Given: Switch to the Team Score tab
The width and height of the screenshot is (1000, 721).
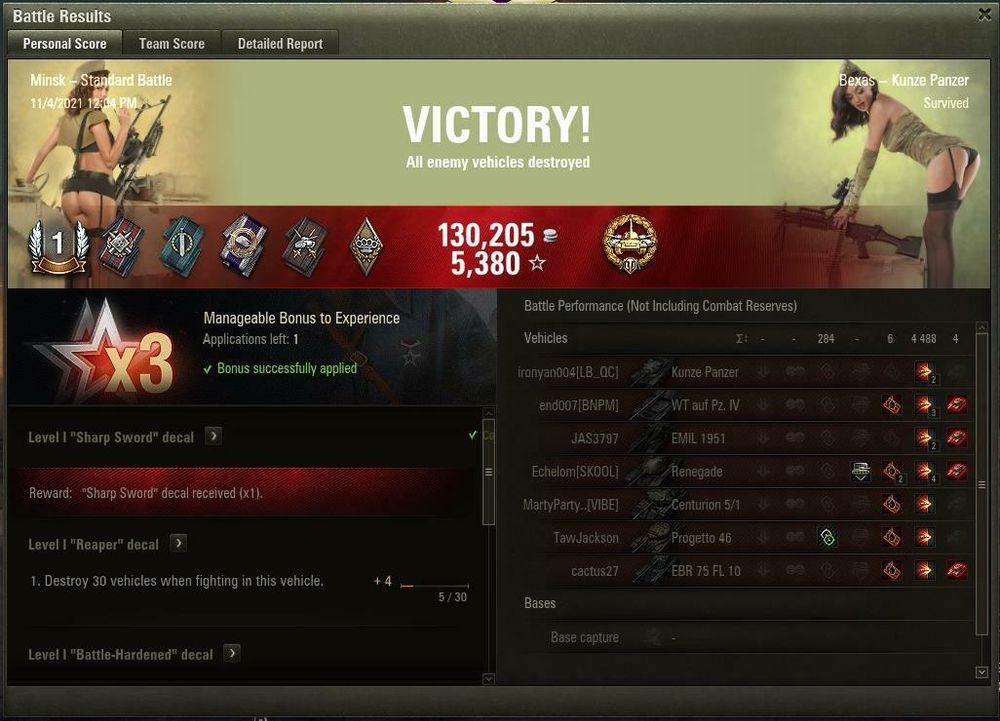Looking at the screenshot, I should pyautogui.click(x=172, y=43).
